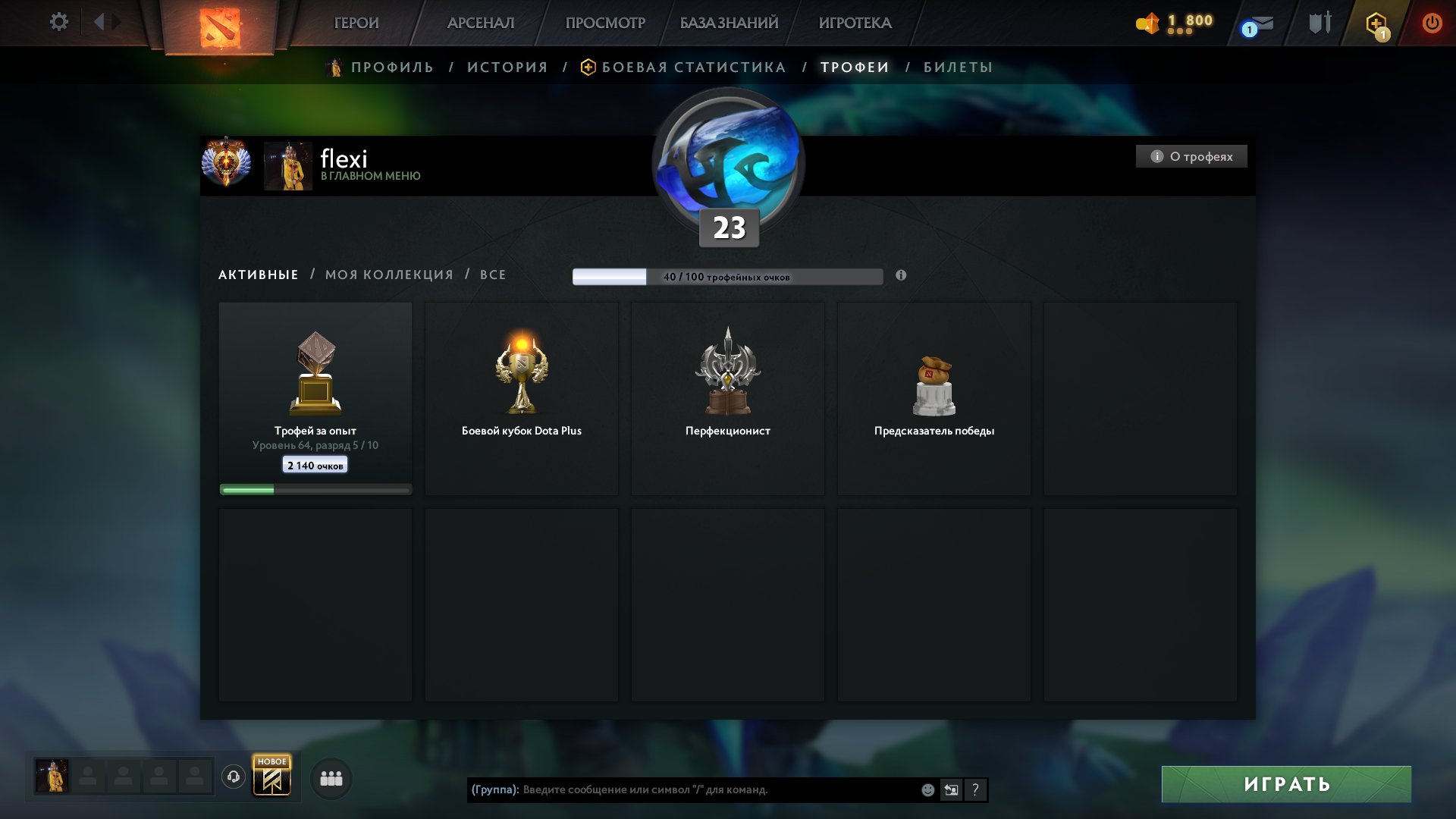1456x819 pixels.
Task: Click the О трофеях info button
Action: [x=1191, y=156]
